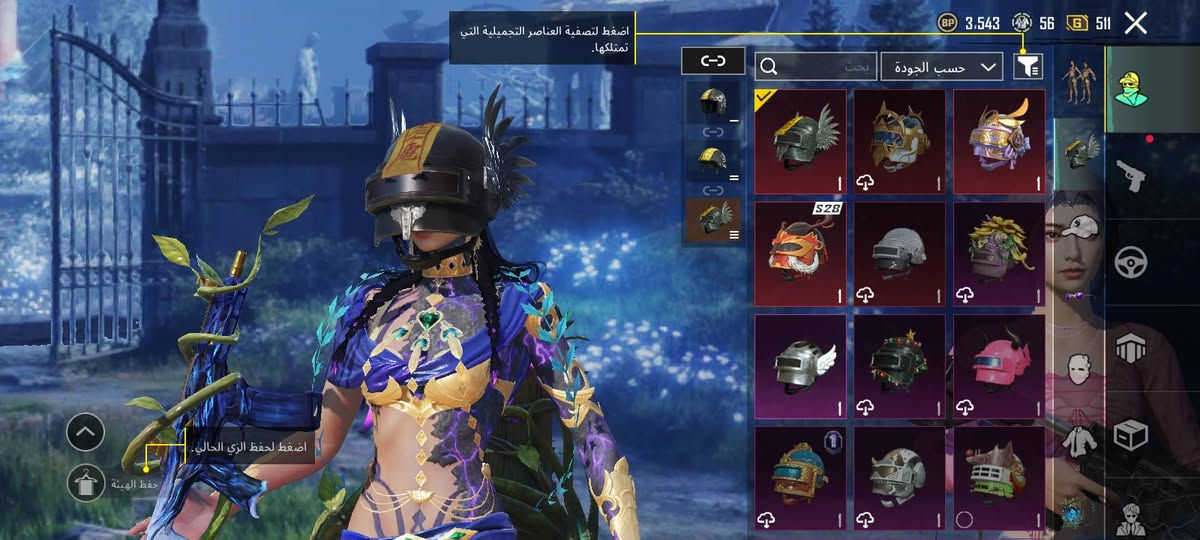Screen dimensions: 1200x540
Task: Select the equipped winged dark helmet tile
Action: click(x=800, y=142)
